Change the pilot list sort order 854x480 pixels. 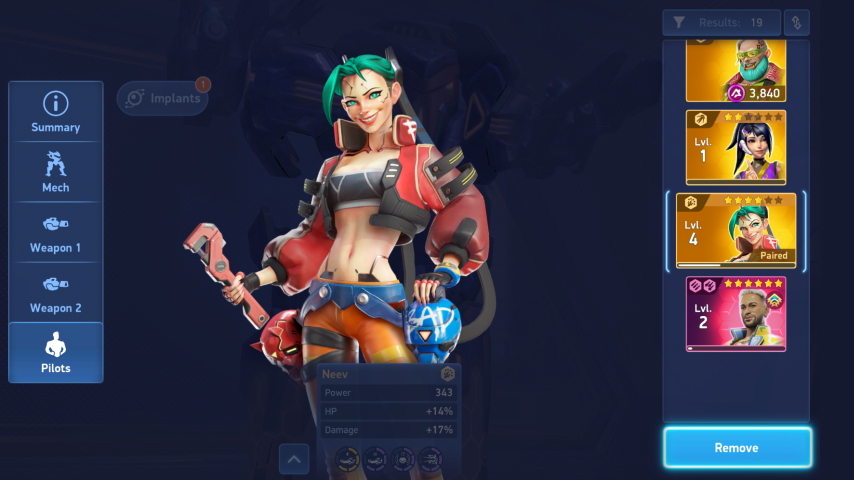tap(797, 23)
